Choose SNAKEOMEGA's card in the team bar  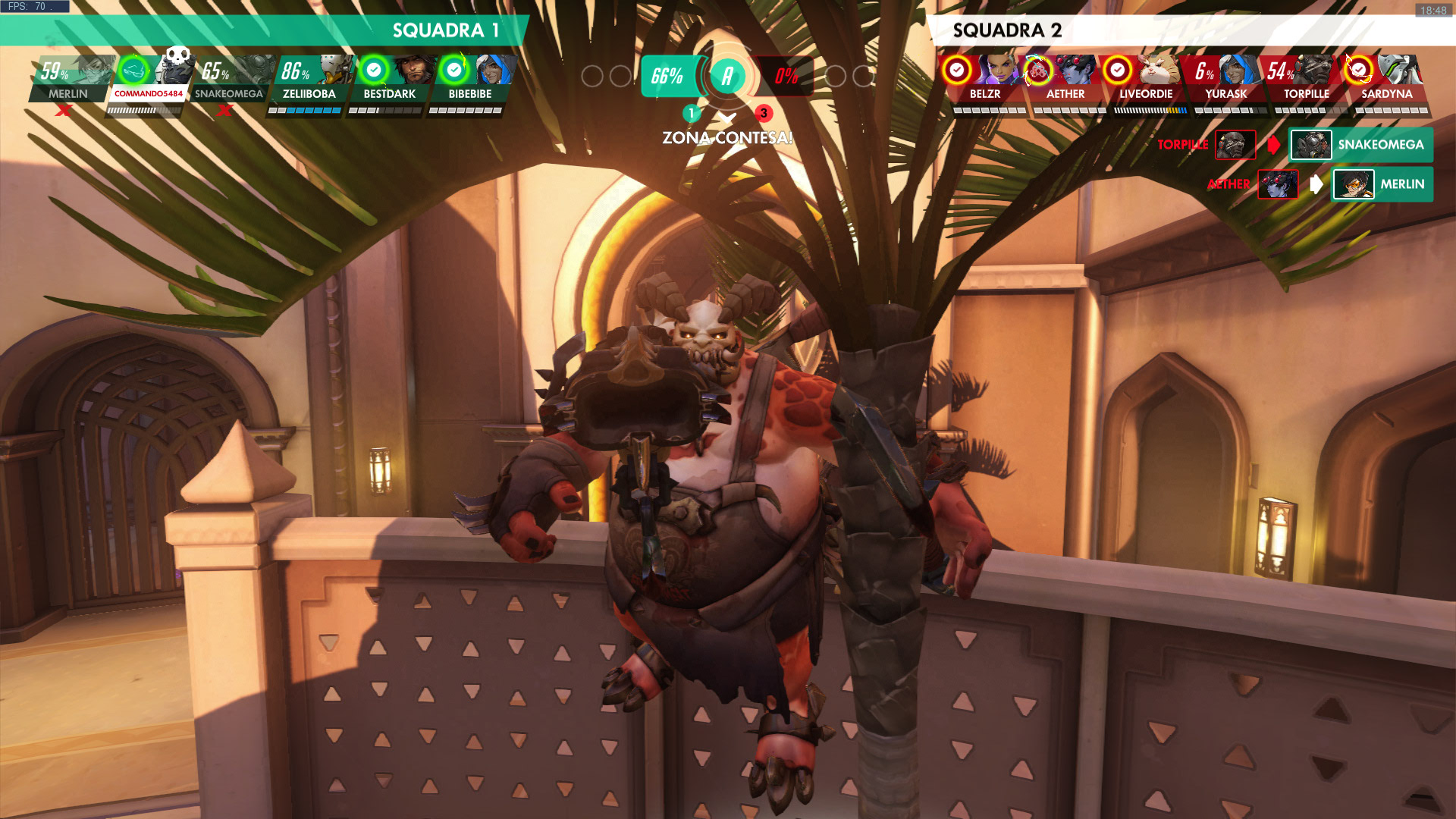tap(229, 78)
